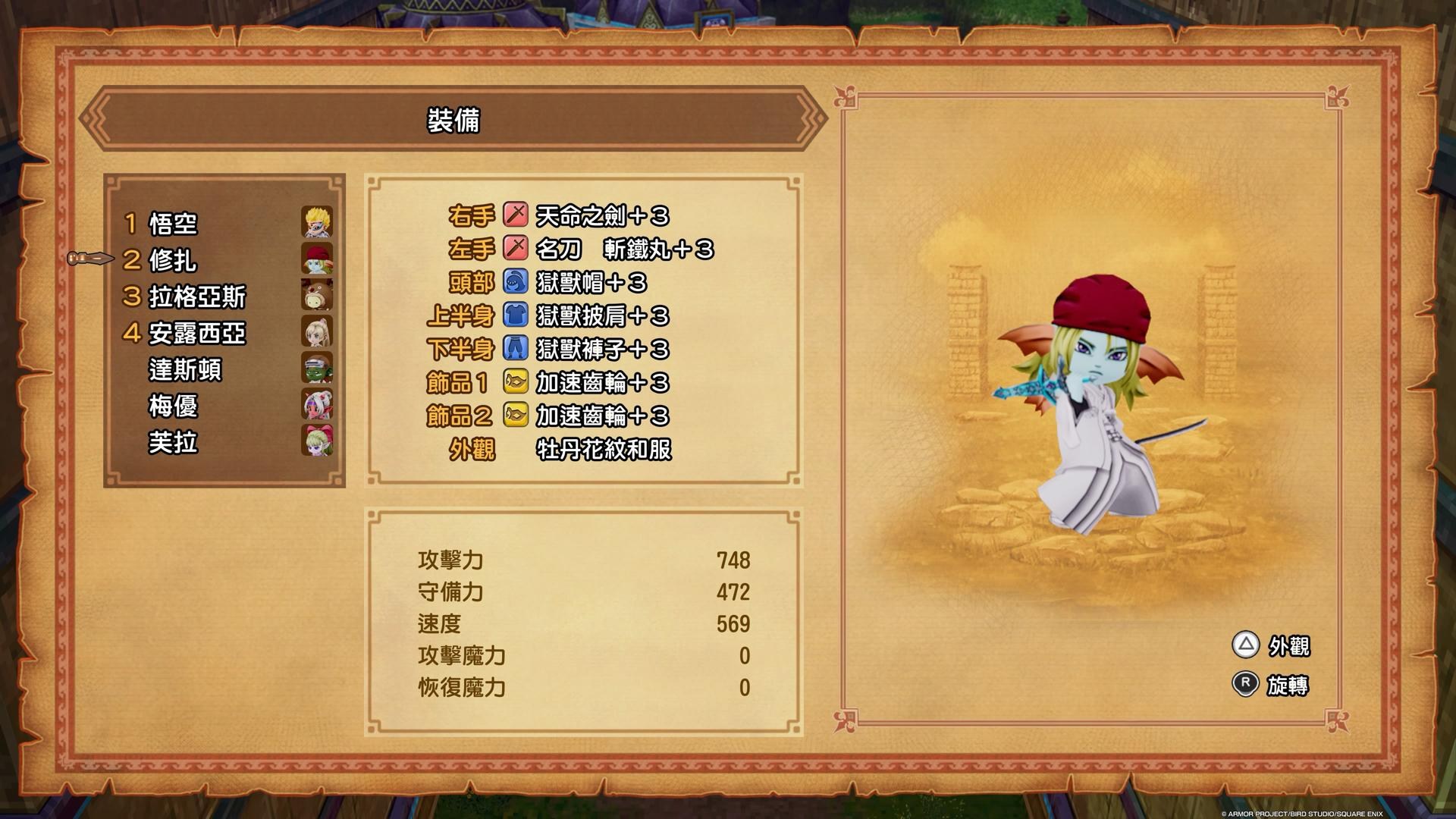Select the 飾品2 accessory slot icon
The height and width of the screenshot is (819, 1456).
(x=516, y=416)
